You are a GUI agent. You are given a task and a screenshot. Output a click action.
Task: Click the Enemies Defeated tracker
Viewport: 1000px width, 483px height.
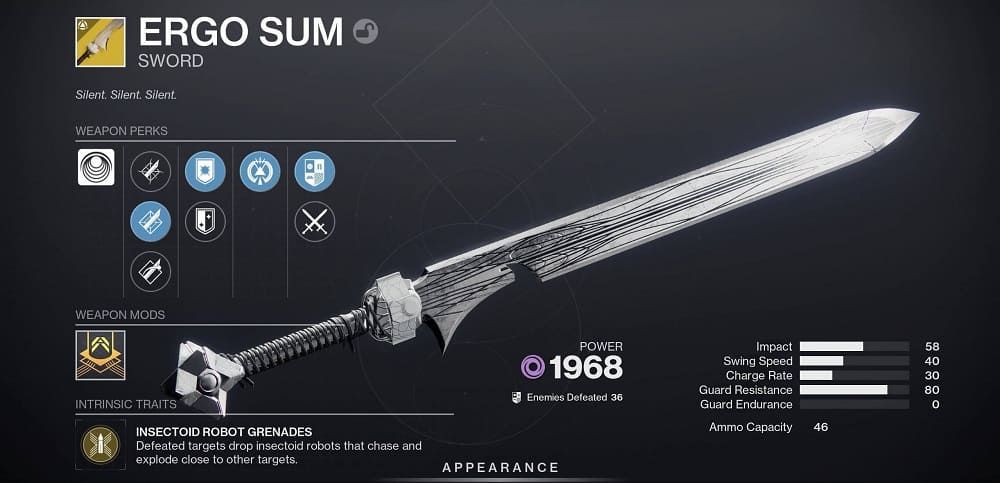coord(566,398)
